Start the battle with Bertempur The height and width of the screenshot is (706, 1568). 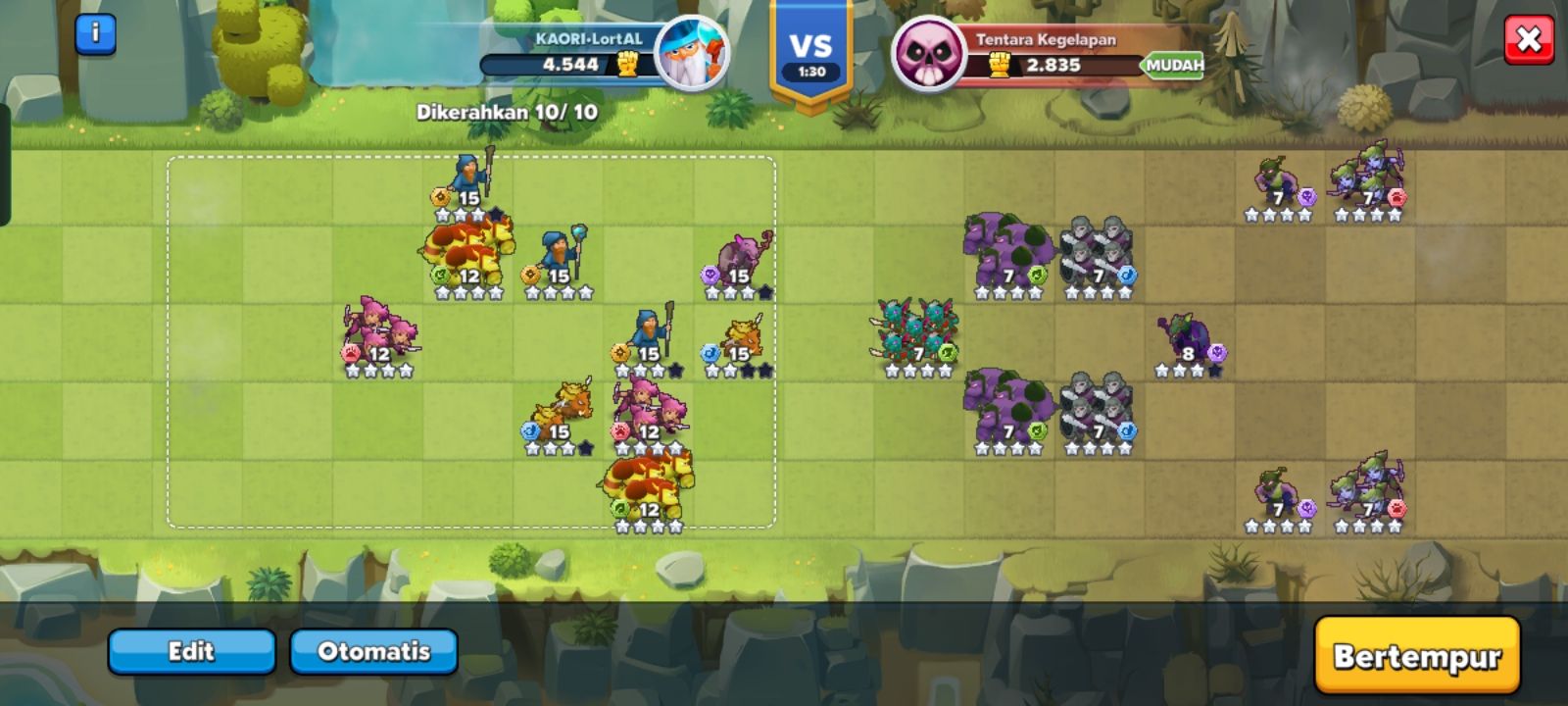point(1416,655)
